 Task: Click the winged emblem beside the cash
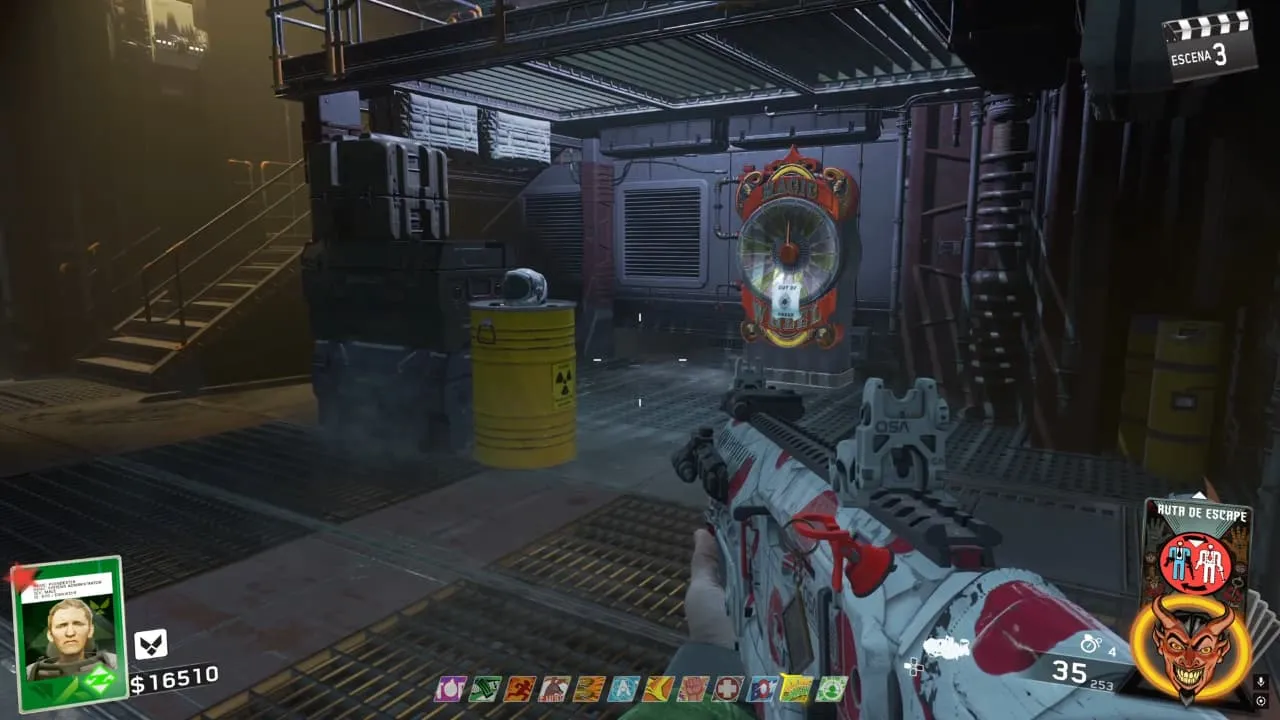click(151, 644)
